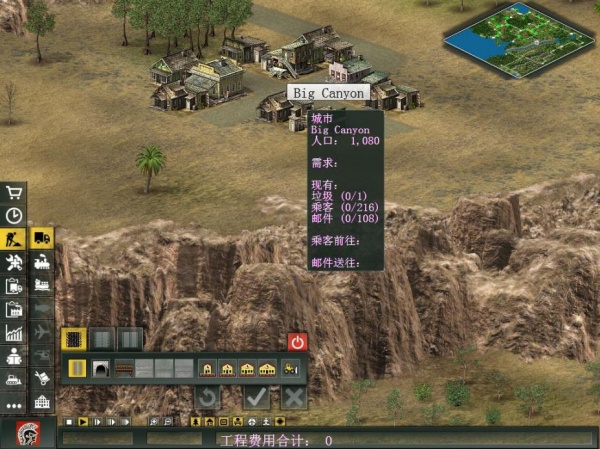The image size is (600, 449).
Task: Choose the steam locomotive rail category
Action: [42, 263]
